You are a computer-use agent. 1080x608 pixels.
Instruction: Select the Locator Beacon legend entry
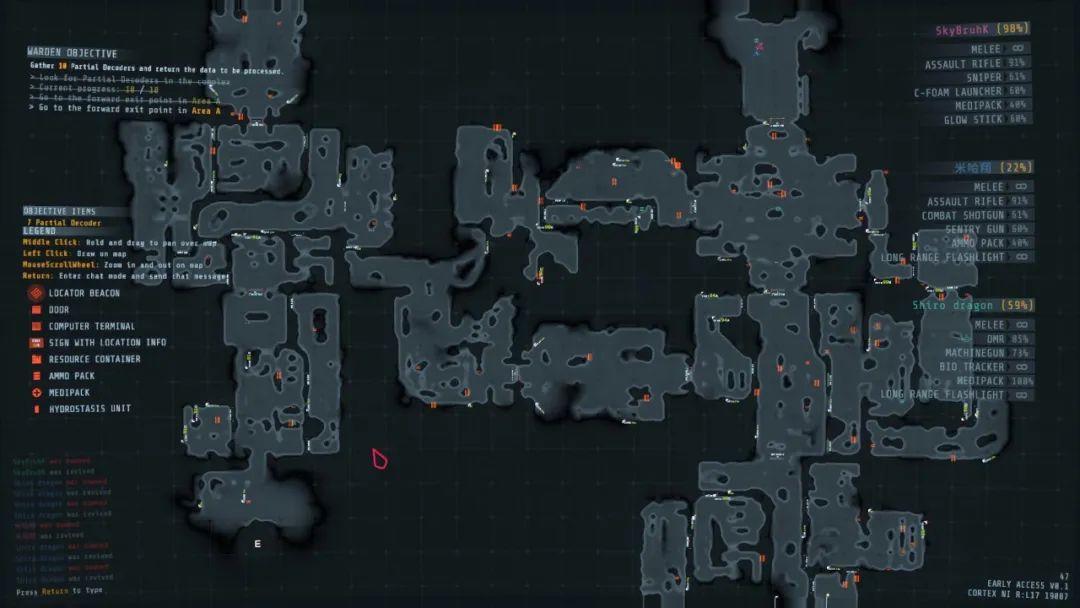[84, 293]
